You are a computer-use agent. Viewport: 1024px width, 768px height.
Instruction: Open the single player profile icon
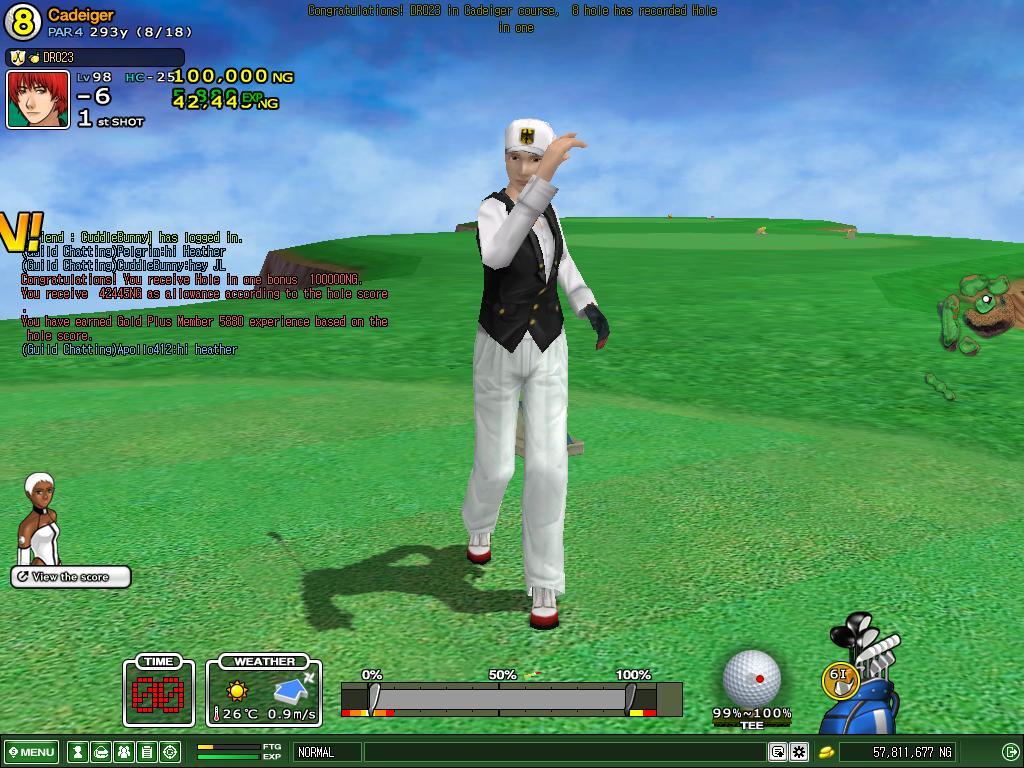pyautogui.click(x=77, y=752)
